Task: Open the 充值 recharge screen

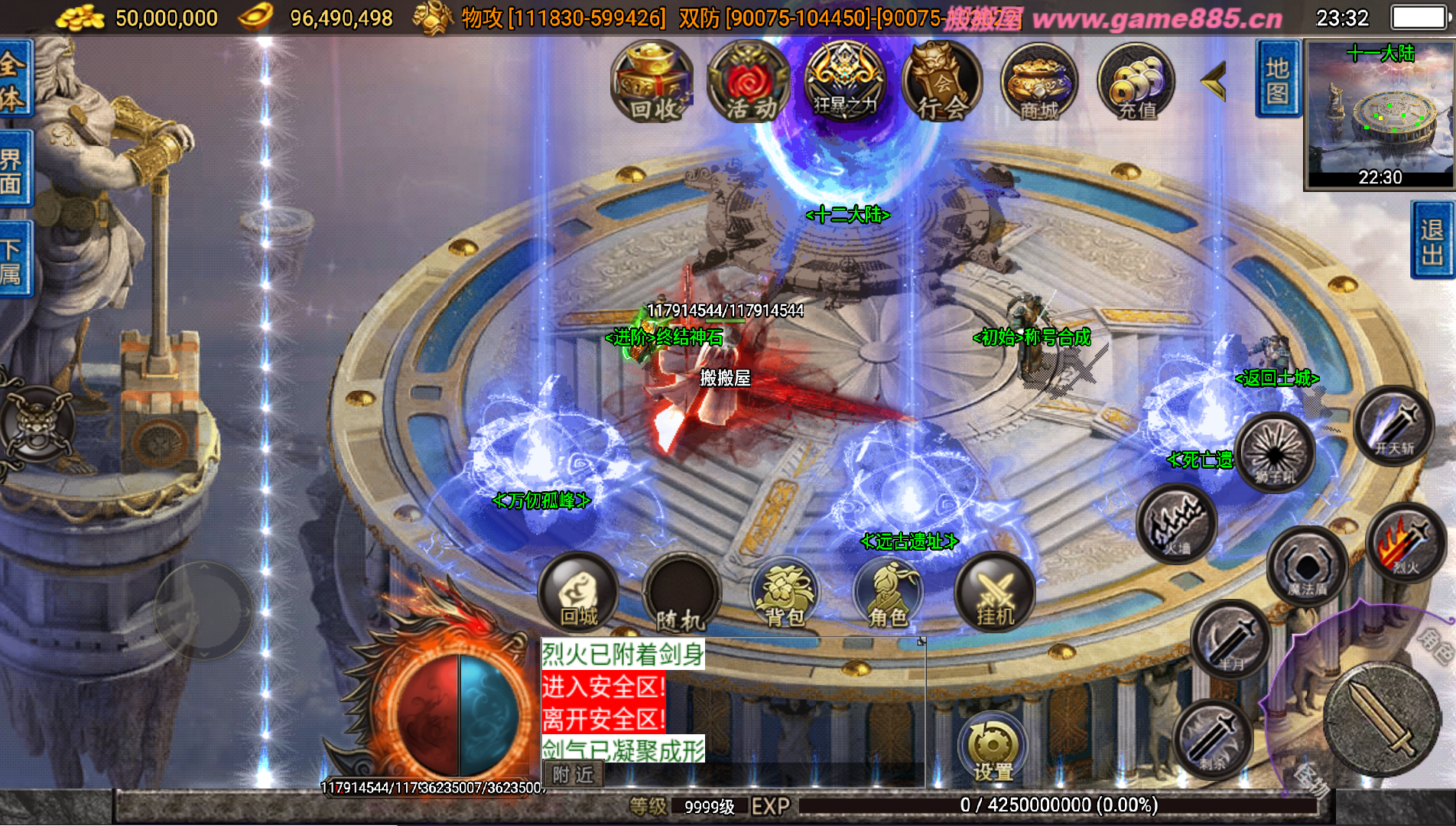Action: (x=1136, y=83)
